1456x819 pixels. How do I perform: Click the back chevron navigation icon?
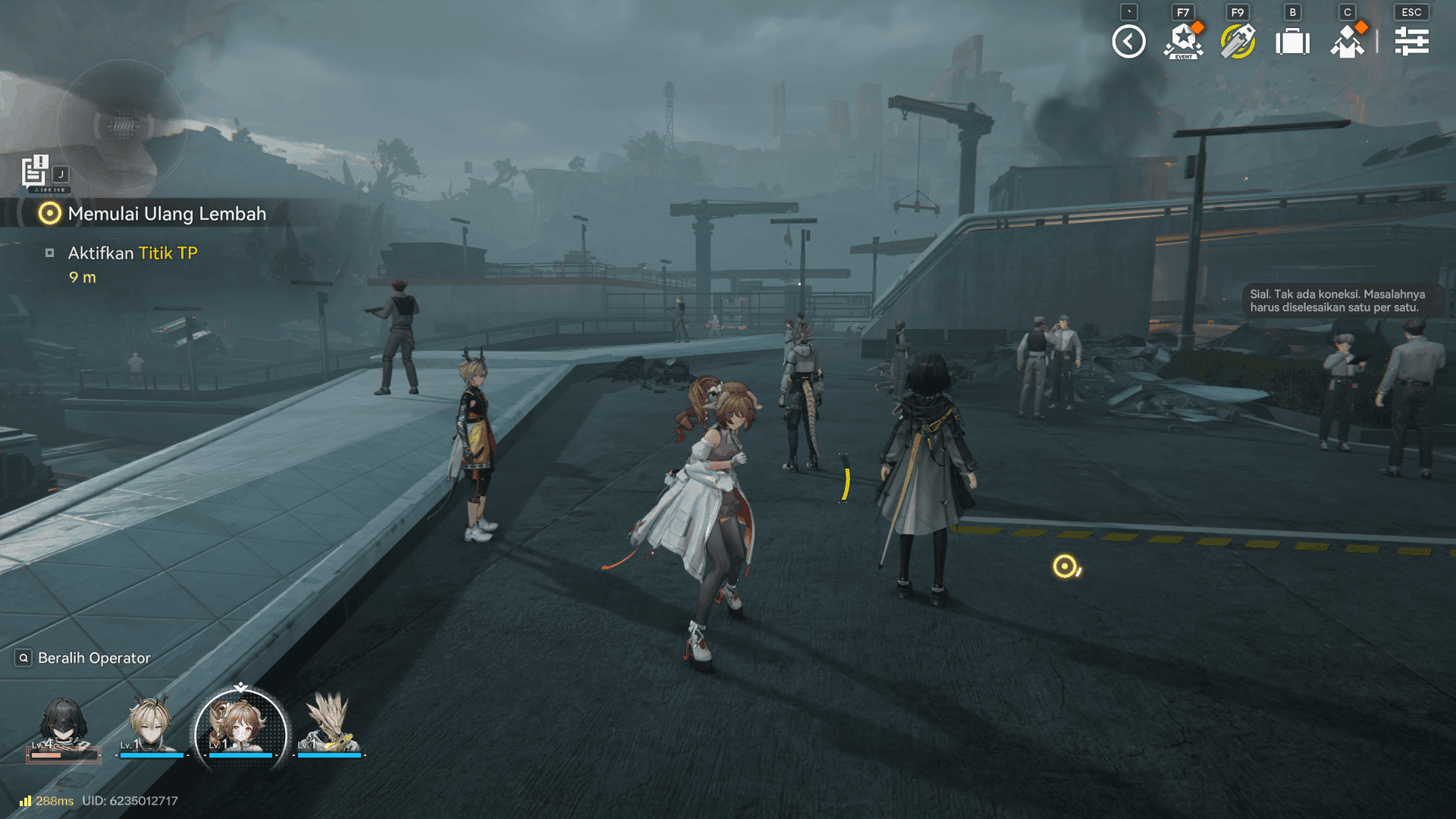point(1128,42)
